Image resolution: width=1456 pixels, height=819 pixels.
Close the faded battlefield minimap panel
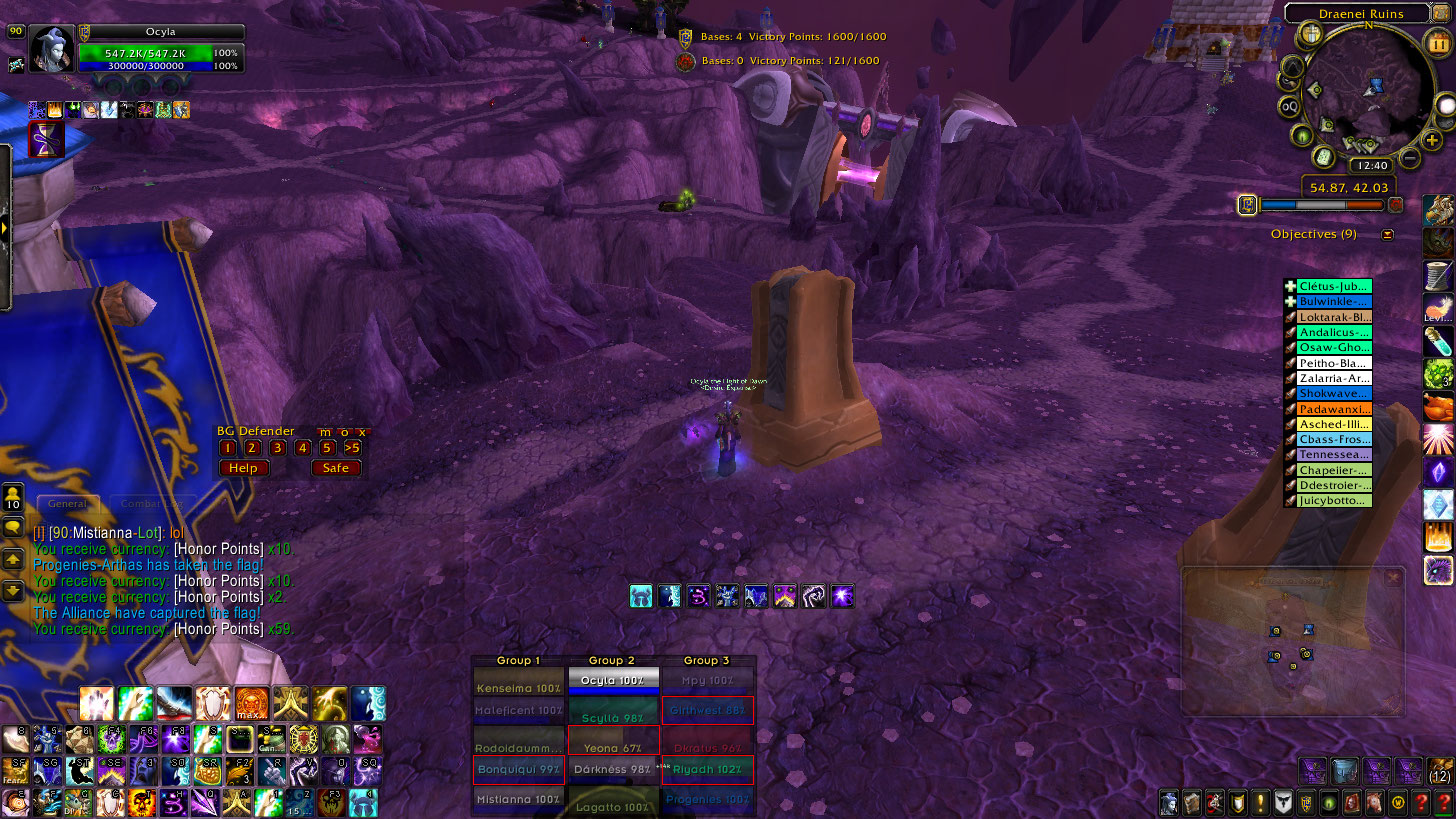click(1393, 578)
